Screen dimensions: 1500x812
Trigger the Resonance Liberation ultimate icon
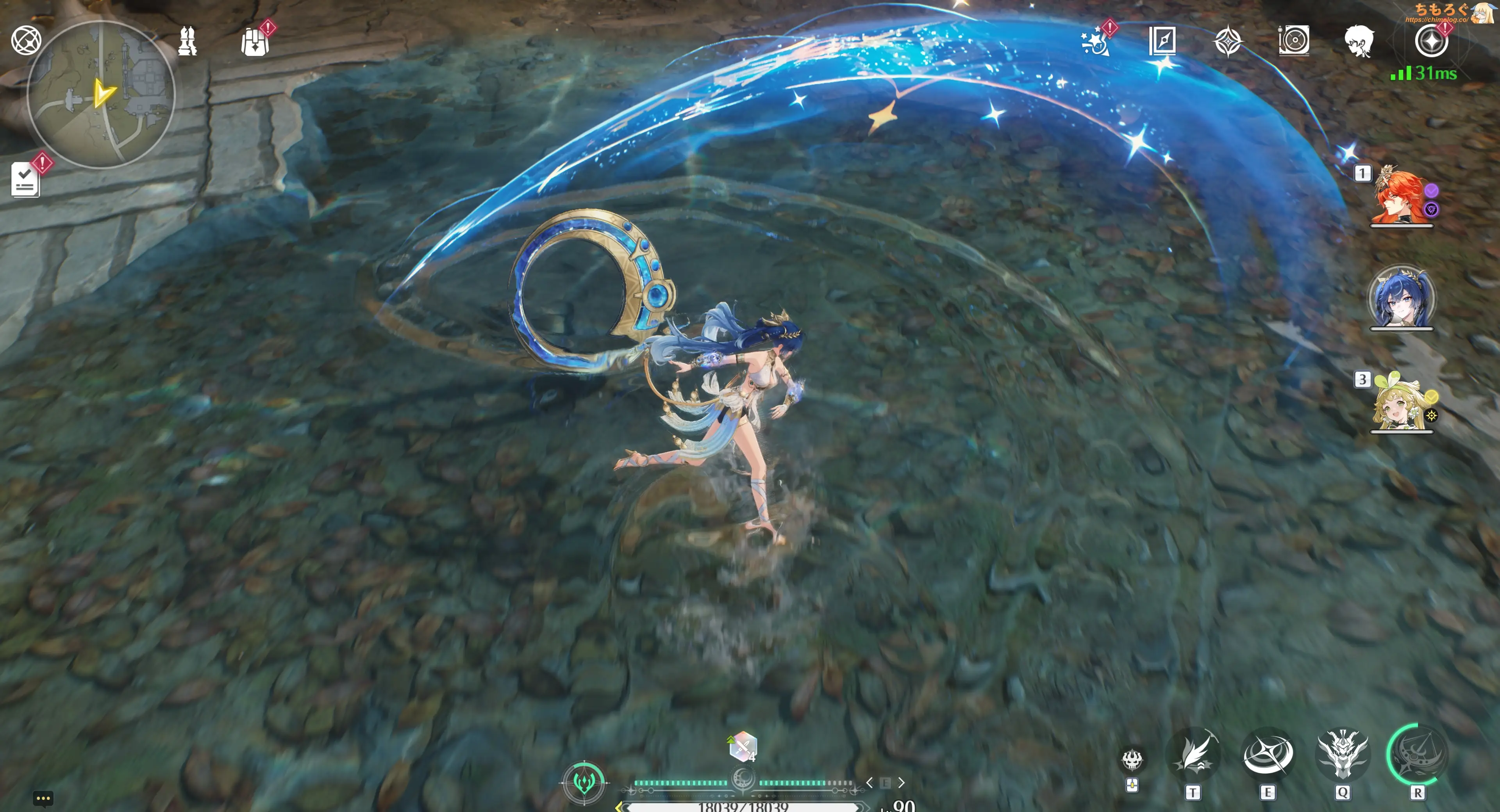[1417, 754]
